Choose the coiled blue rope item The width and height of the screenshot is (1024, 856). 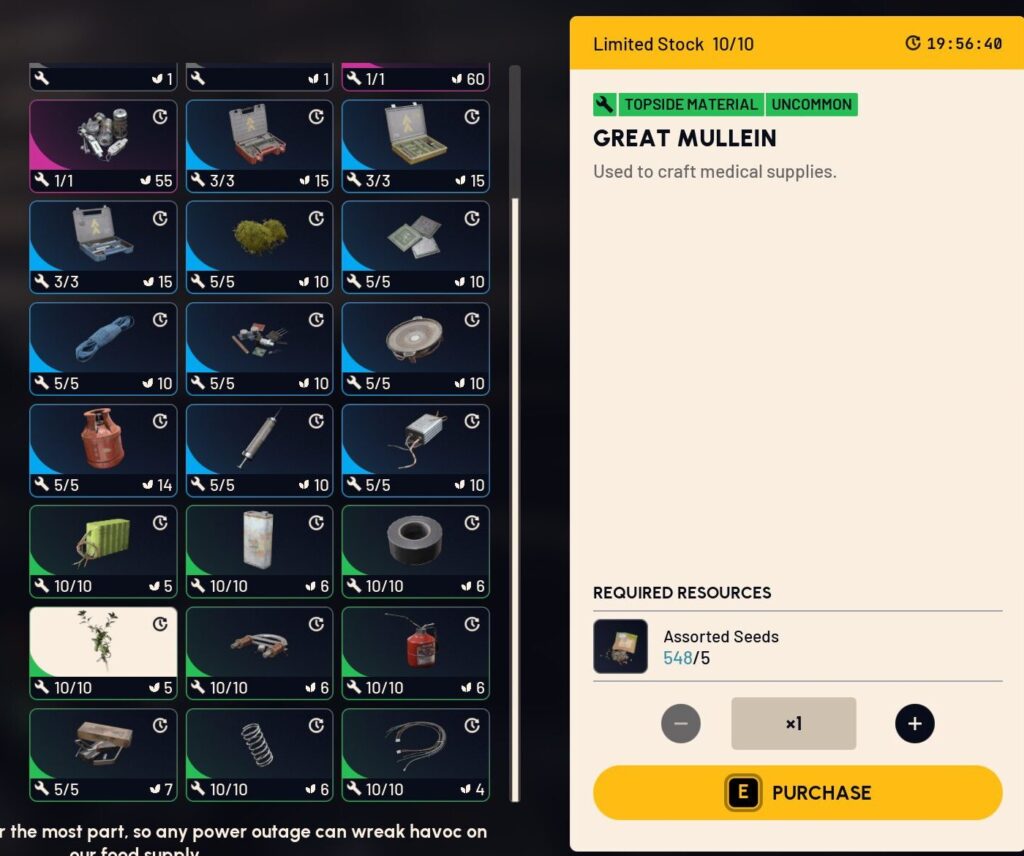tap(103, 348)
